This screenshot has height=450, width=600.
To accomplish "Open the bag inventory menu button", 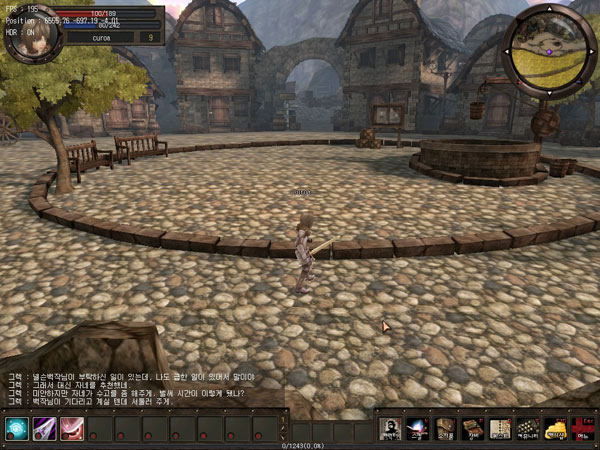I will (446, 428).
